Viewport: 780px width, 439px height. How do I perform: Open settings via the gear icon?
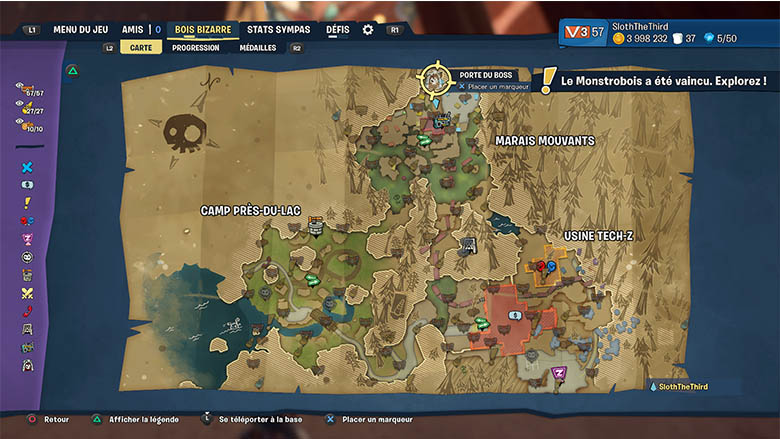(x=368, y=30)
